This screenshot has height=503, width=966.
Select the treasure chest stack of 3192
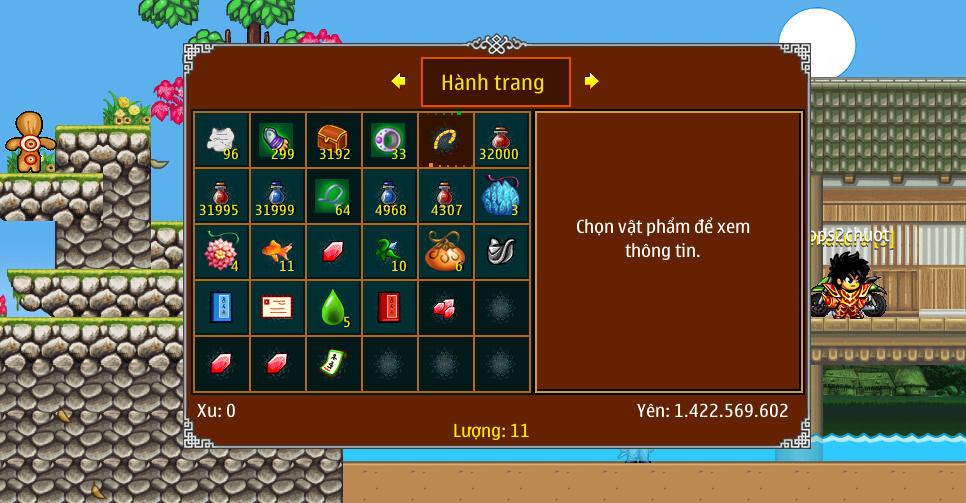[x=334, y=139]
